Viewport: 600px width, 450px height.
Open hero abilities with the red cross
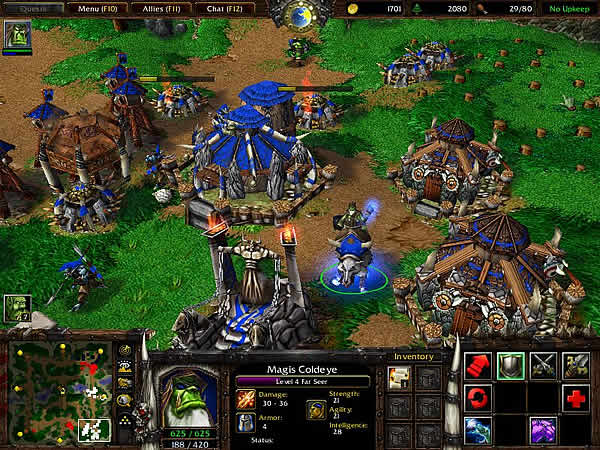pyautogui.click(x=576, y=398)
